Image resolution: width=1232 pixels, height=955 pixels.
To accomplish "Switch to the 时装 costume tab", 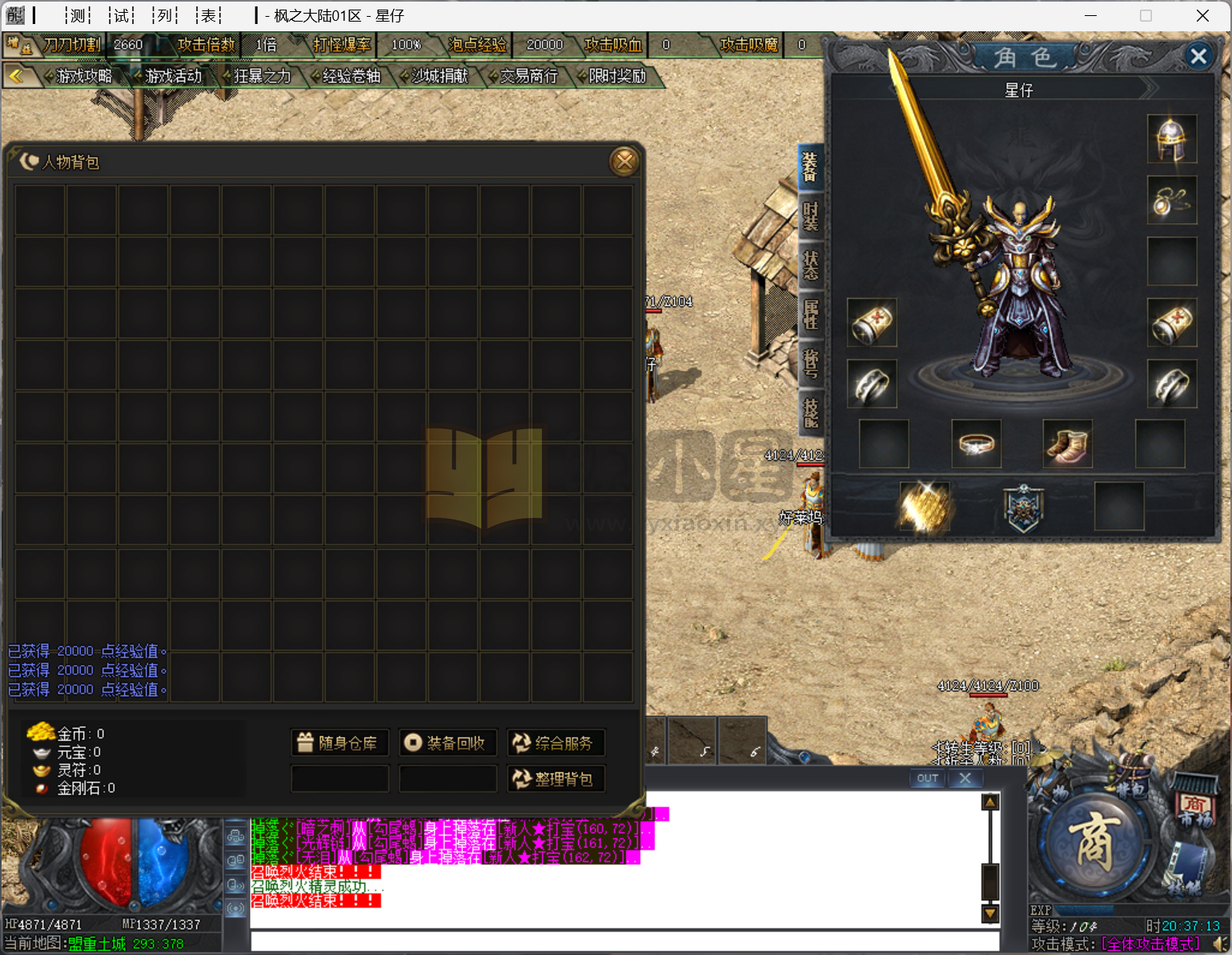I will coord(810,215).
